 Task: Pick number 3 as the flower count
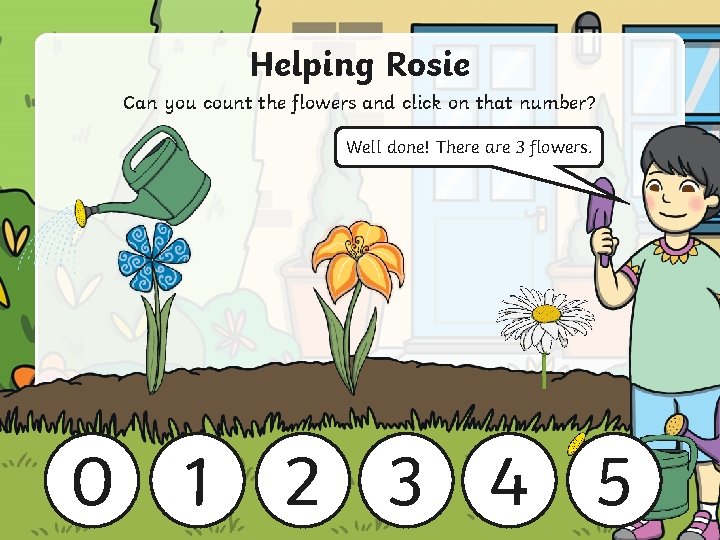click(x=406, y=482)
